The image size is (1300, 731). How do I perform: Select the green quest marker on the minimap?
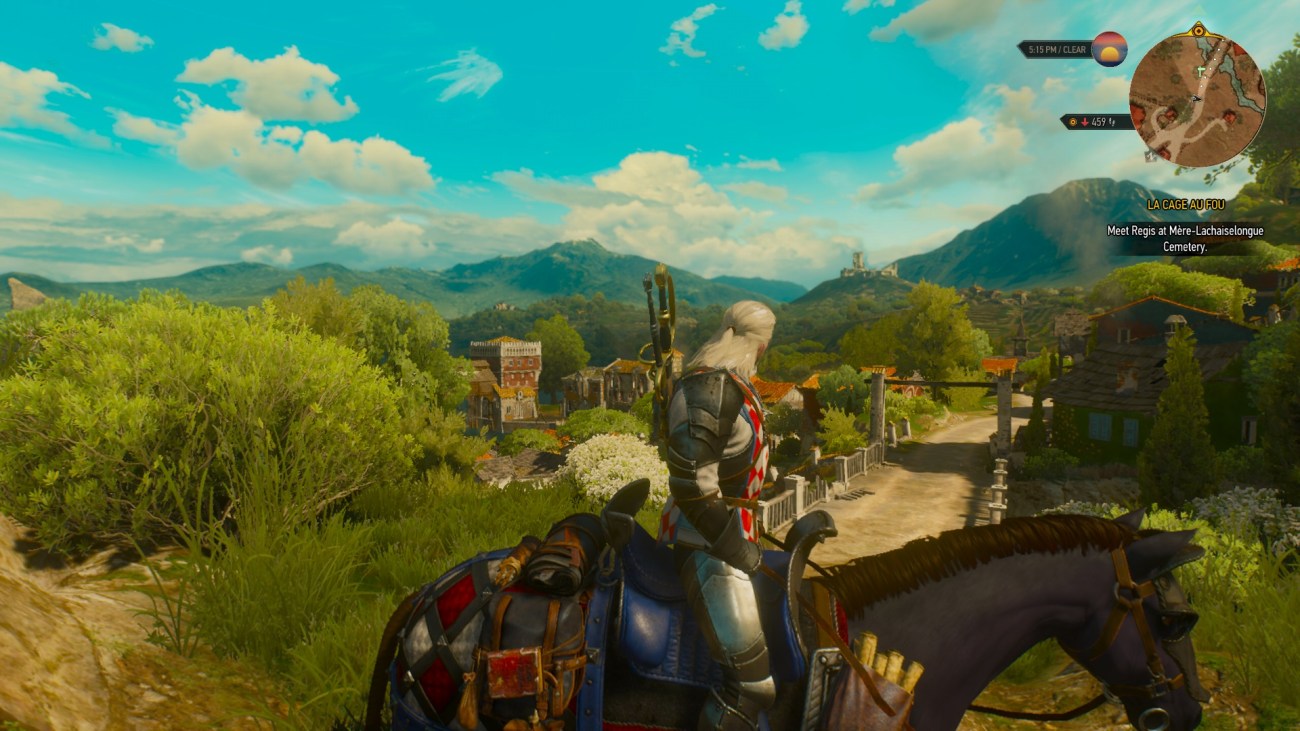(x=1200, y=70)
